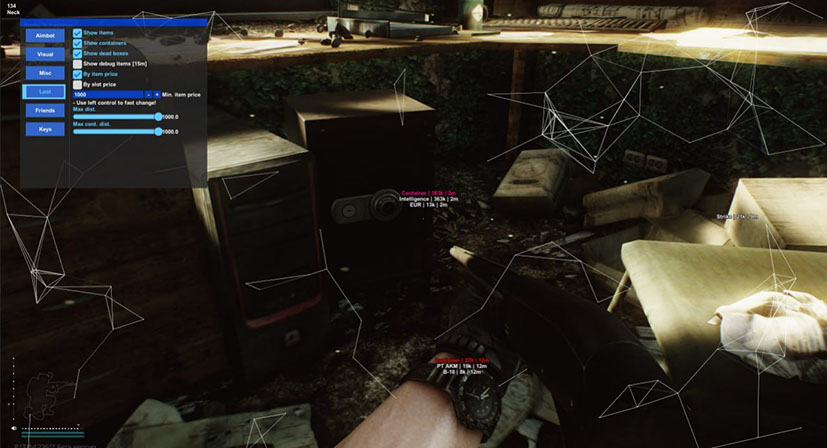Increase min item price with plus button
This screenshot has width=827, height=448.
(157, 94)
